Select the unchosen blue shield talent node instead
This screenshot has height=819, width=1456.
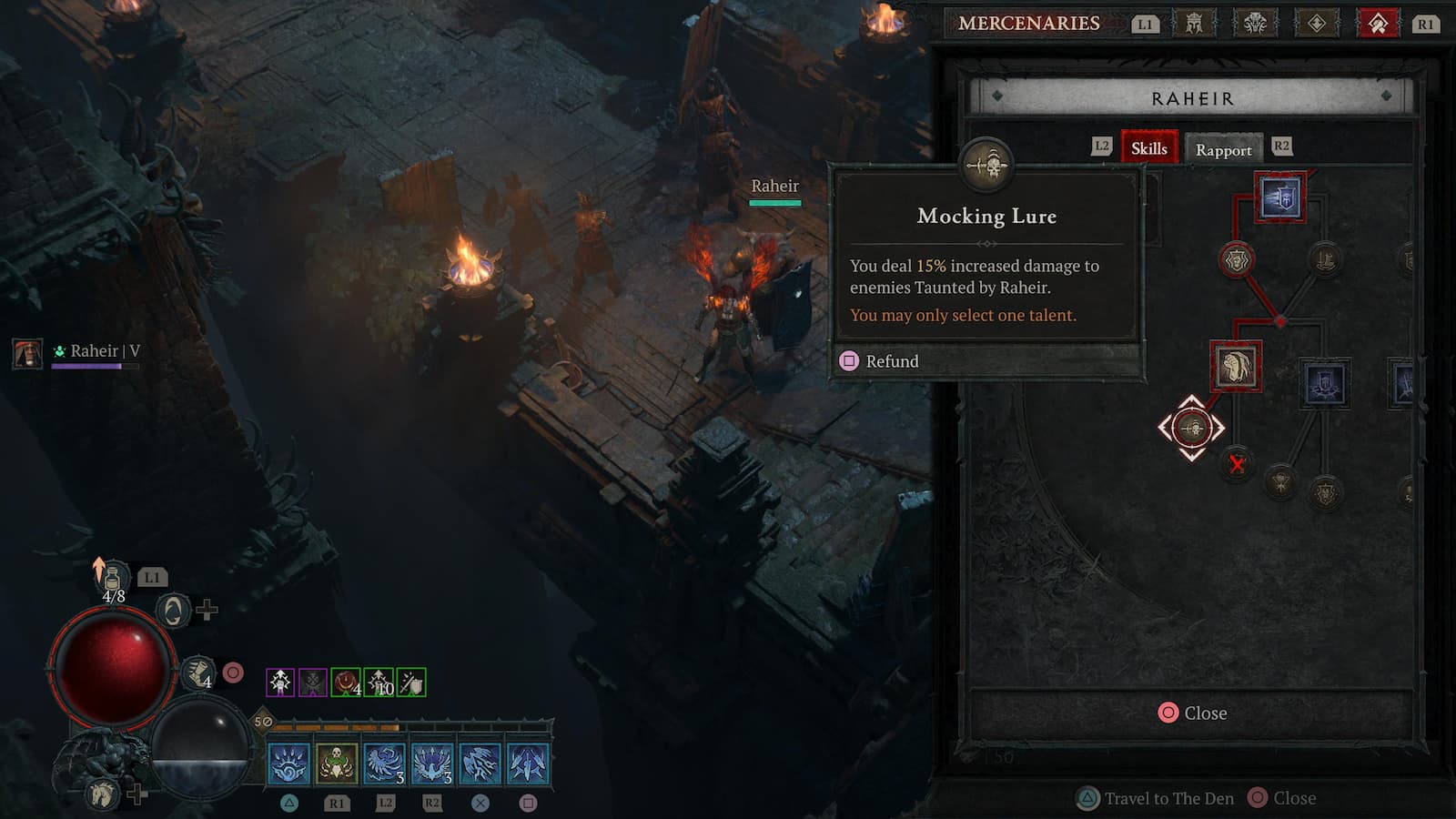tap(1324, 382)
